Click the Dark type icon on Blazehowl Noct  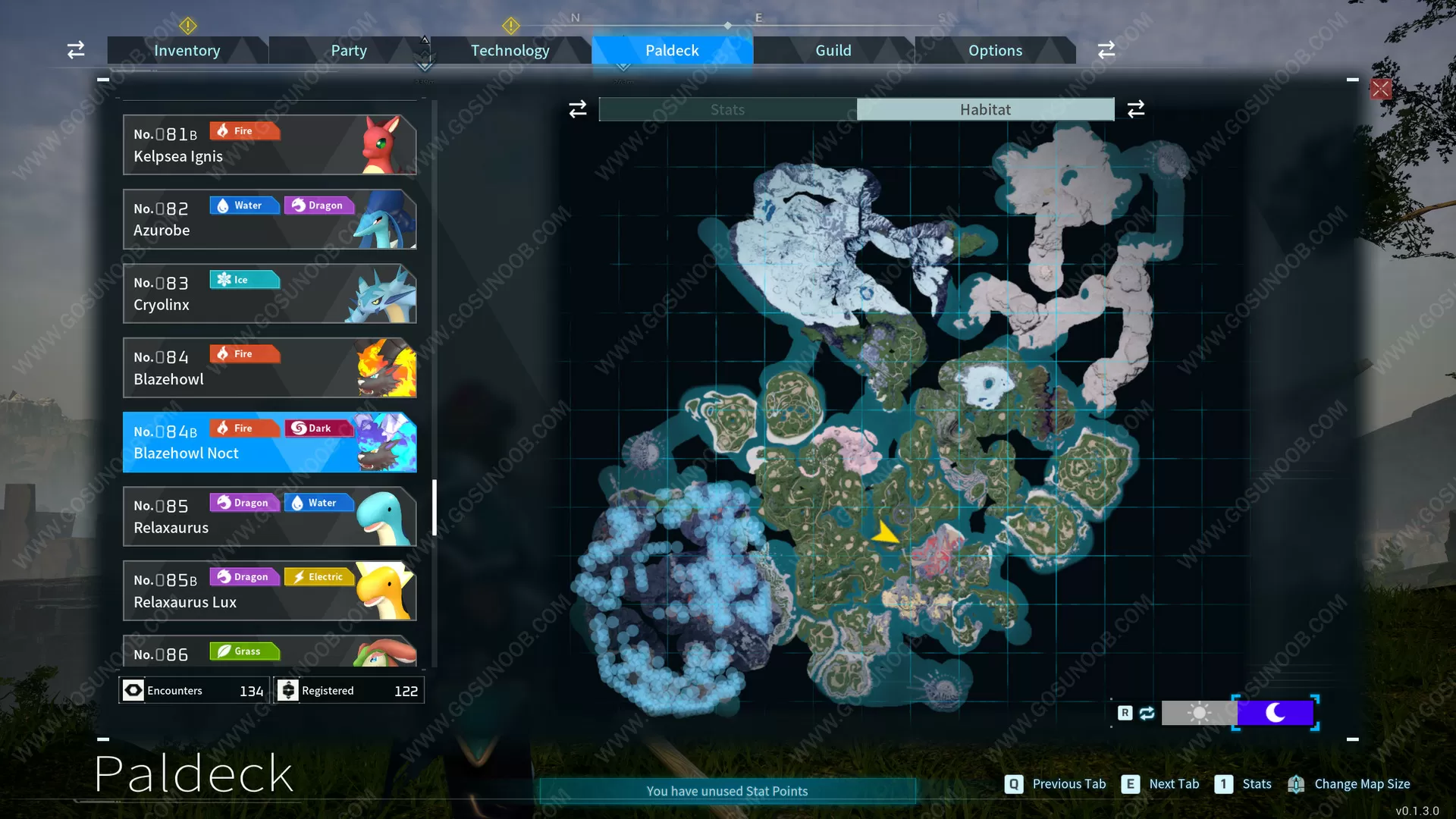pos(319,428)
